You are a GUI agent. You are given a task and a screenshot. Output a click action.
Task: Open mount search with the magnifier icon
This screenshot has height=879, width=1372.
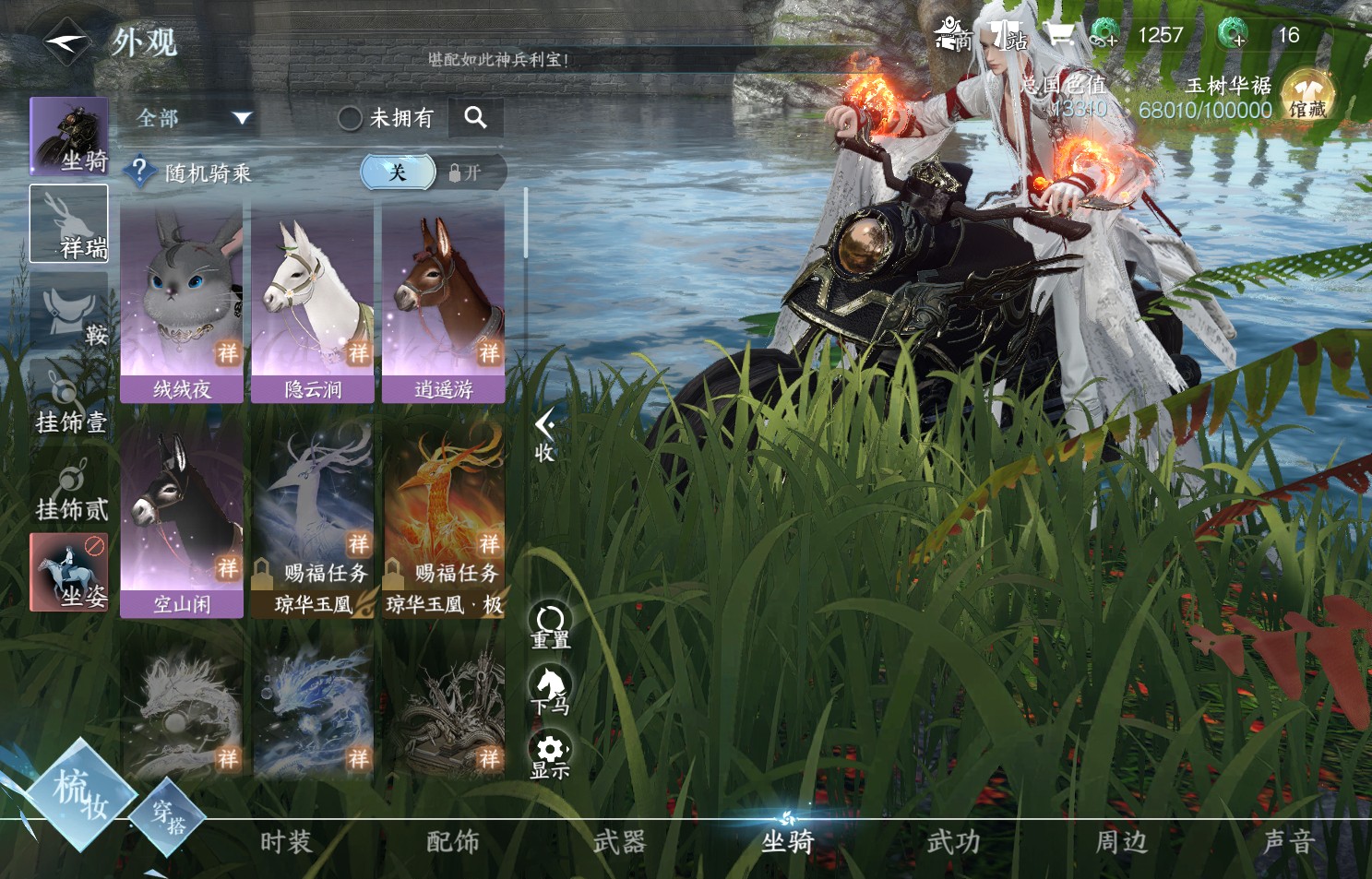click(475, 117)
